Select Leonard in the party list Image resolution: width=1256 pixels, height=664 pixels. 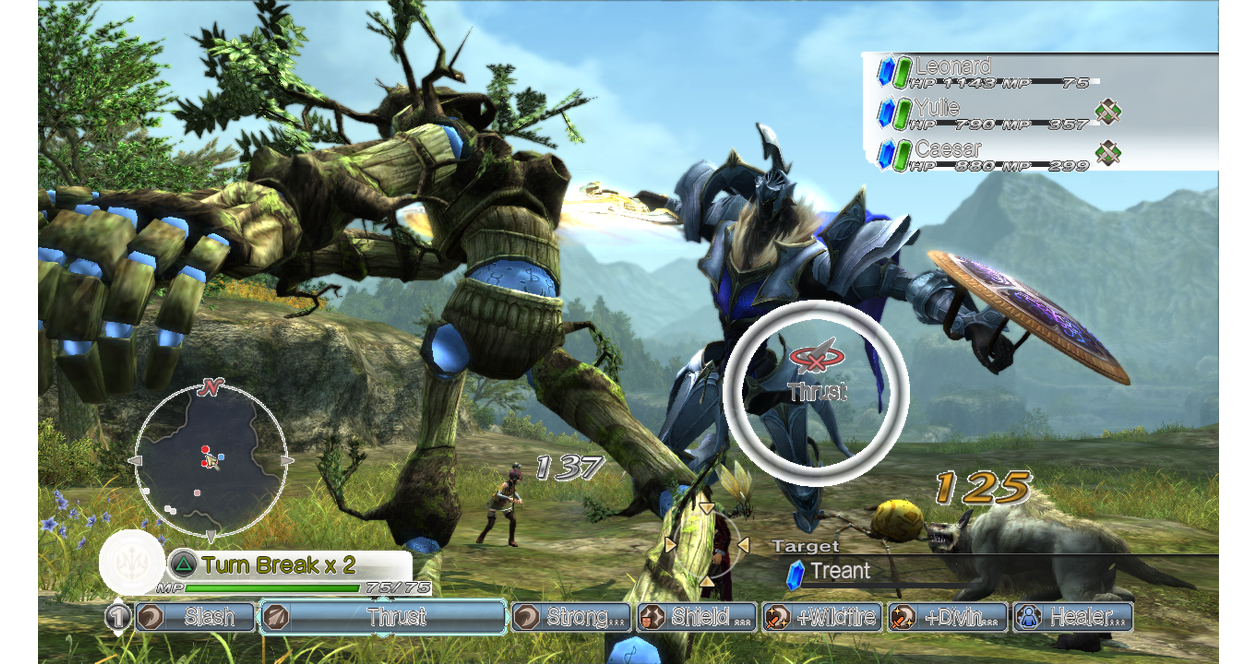985,73
